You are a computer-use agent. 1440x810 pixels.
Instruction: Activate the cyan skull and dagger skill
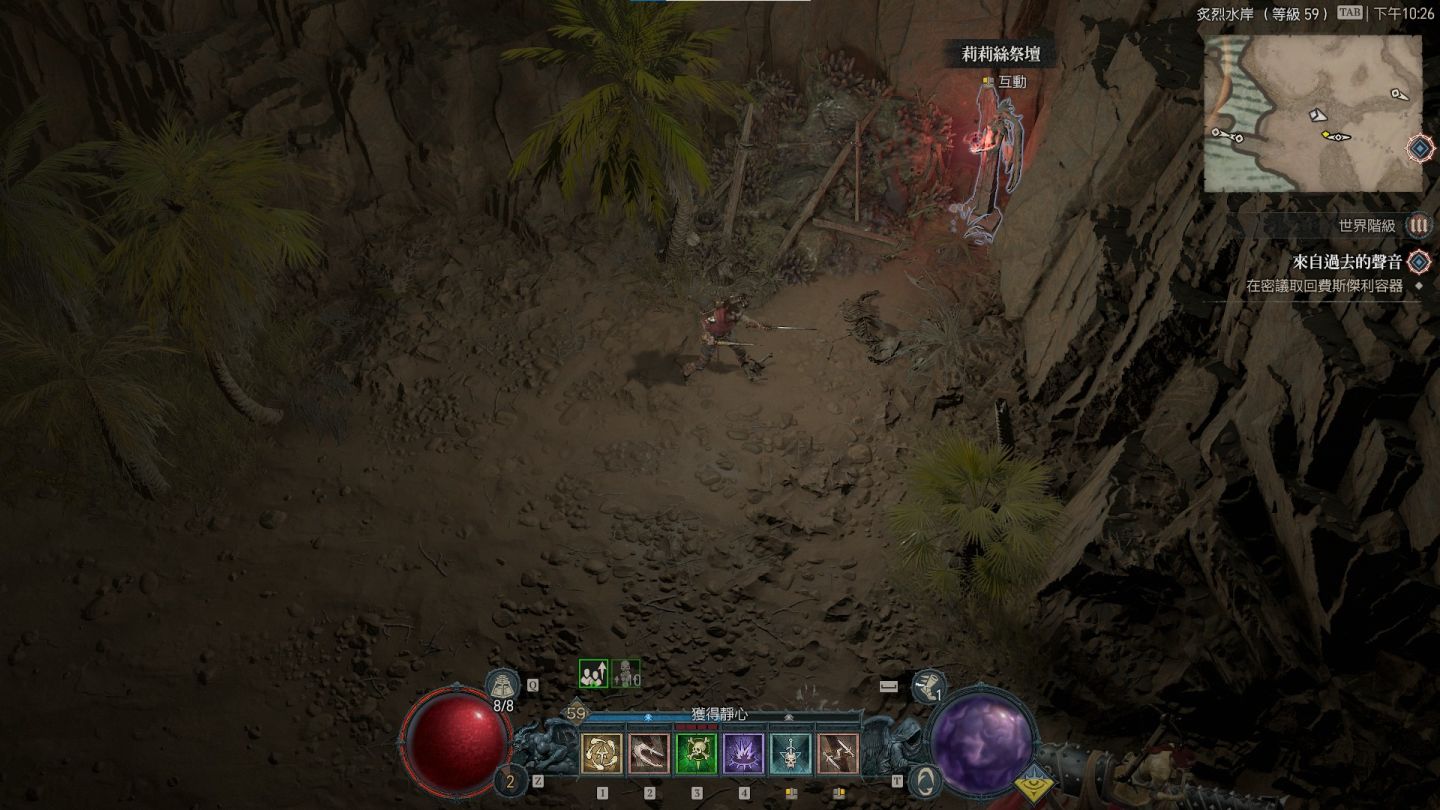[790, 754]
